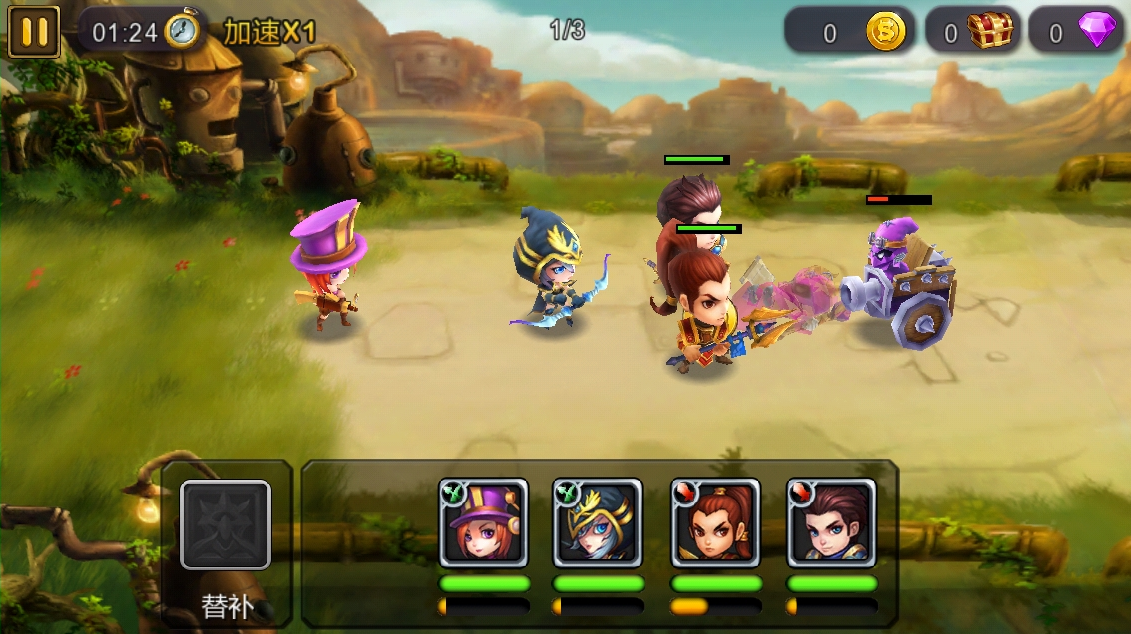The width and height of the screenshot is (1131, 634).
Task: Pause the battle with the pause button
Action: pos(34,32)
